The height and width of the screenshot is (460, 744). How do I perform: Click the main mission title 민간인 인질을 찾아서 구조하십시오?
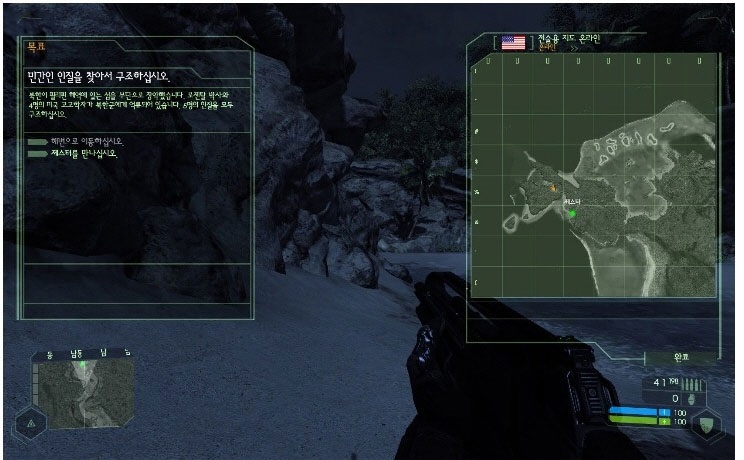(x=98, y=75)
